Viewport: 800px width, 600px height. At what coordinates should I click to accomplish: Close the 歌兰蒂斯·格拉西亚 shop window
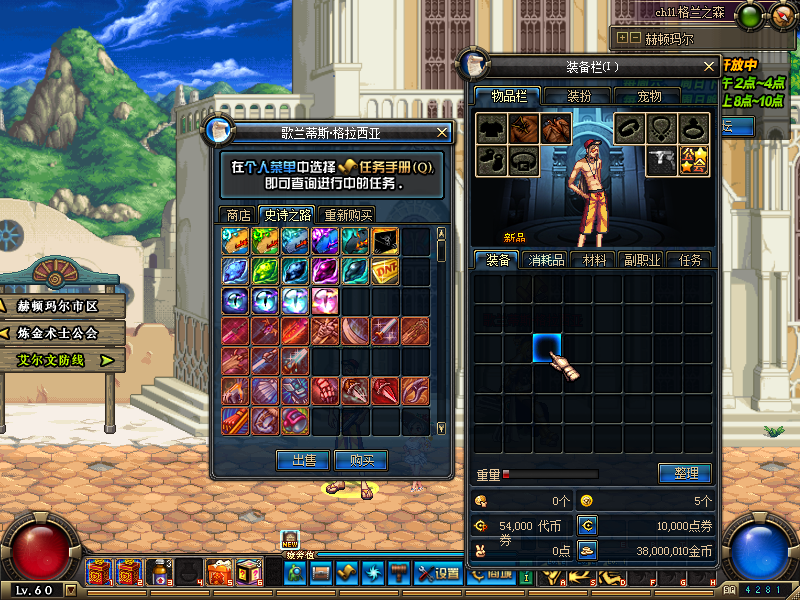click(442, 132)
